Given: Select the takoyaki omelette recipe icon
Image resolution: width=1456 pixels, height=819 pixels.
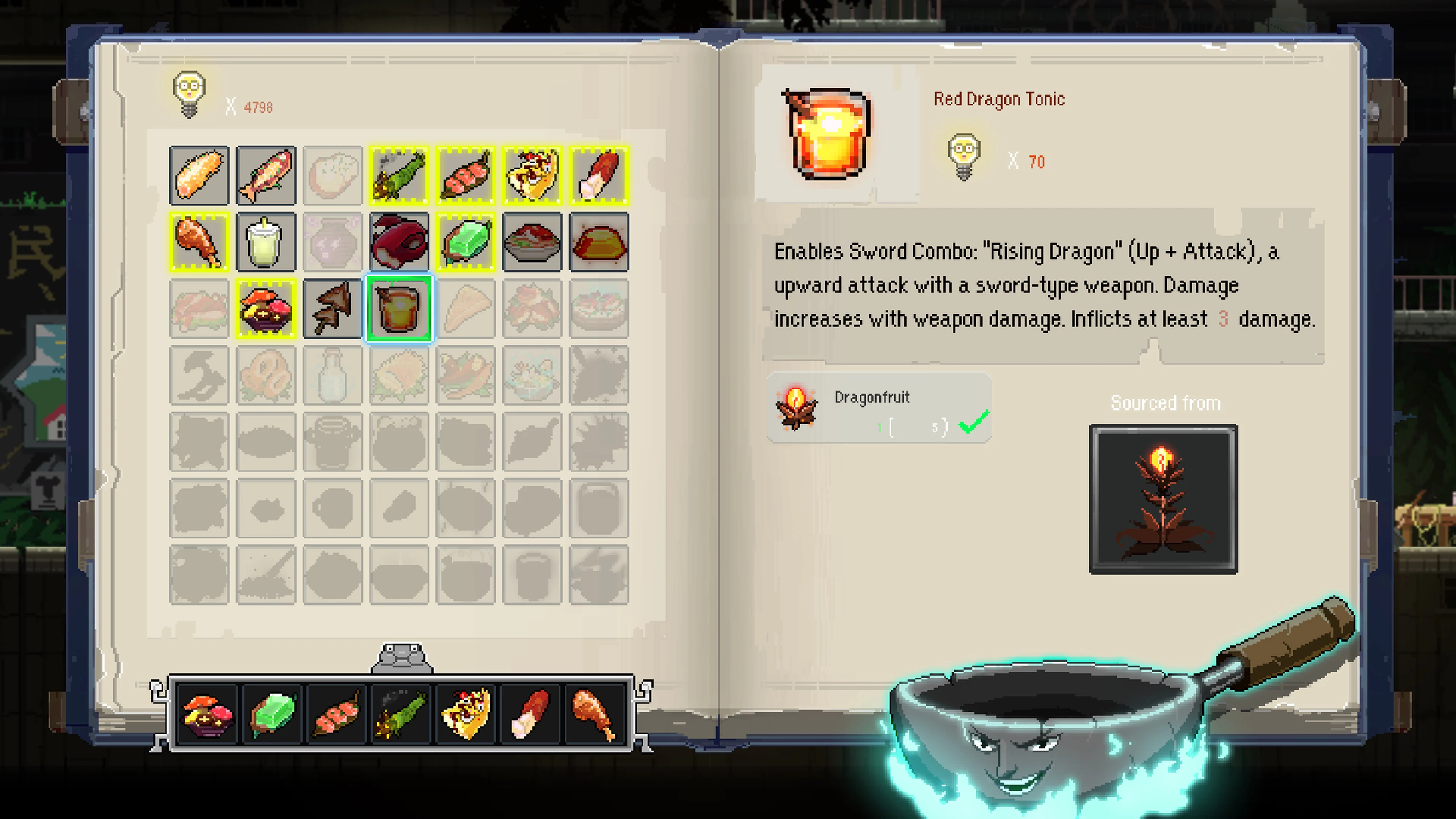Looking at the screenshot, I should point(532,175).
